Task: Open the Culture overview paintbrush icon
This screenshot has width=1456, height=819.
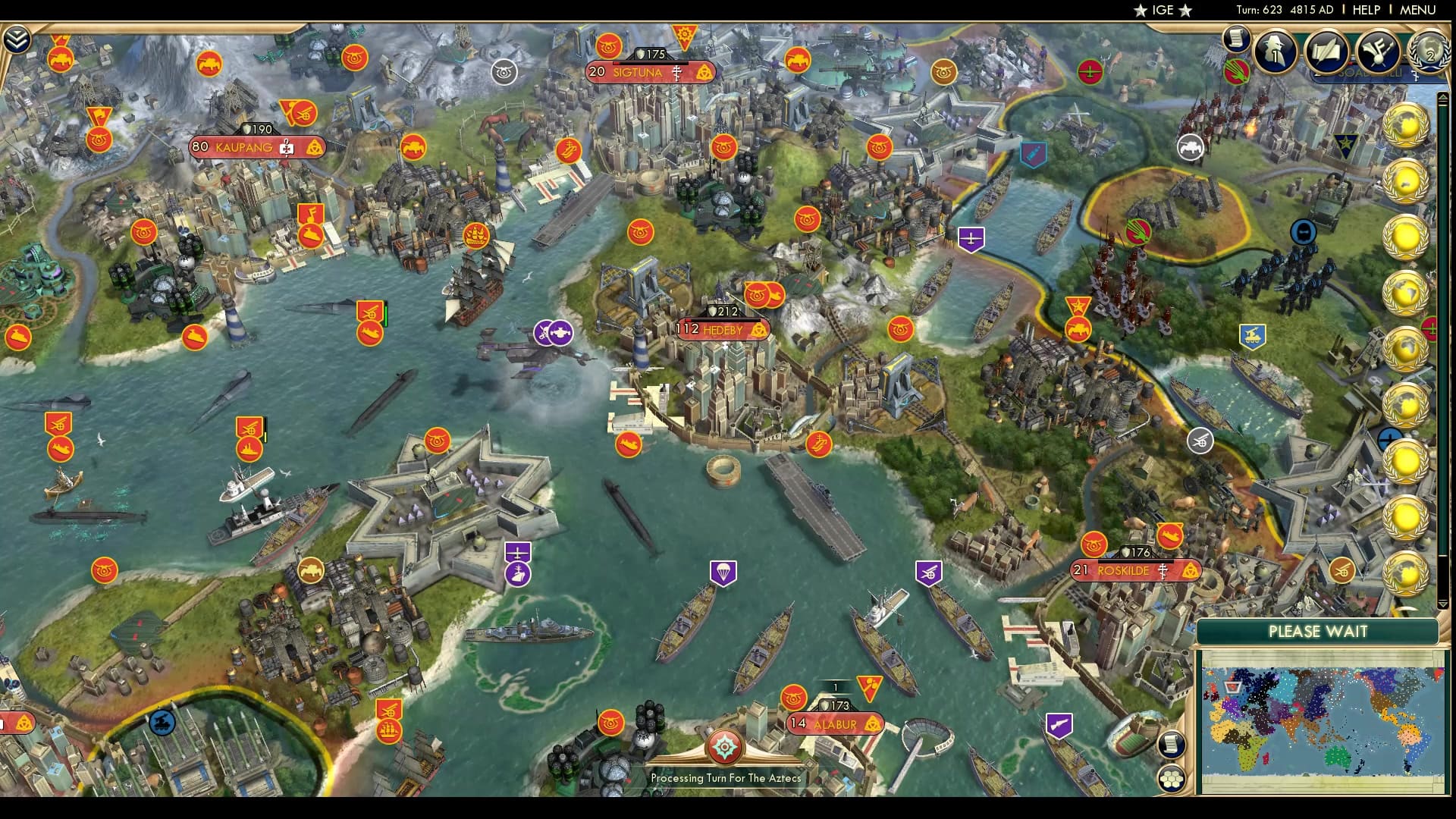Action: pos(1378,52)
